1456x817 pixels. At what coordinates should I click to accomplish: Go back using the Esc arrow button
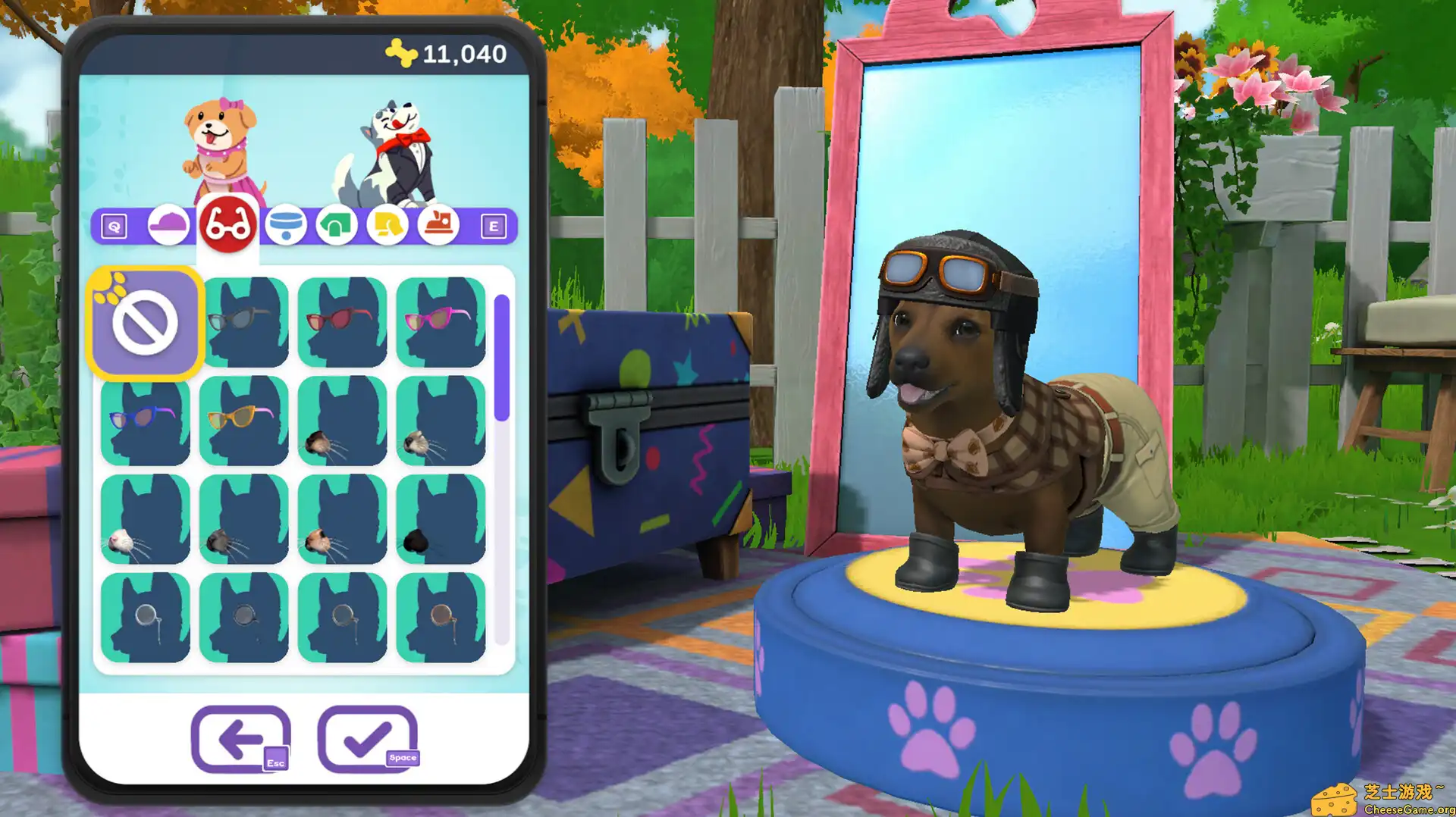(x=238, y=734)
